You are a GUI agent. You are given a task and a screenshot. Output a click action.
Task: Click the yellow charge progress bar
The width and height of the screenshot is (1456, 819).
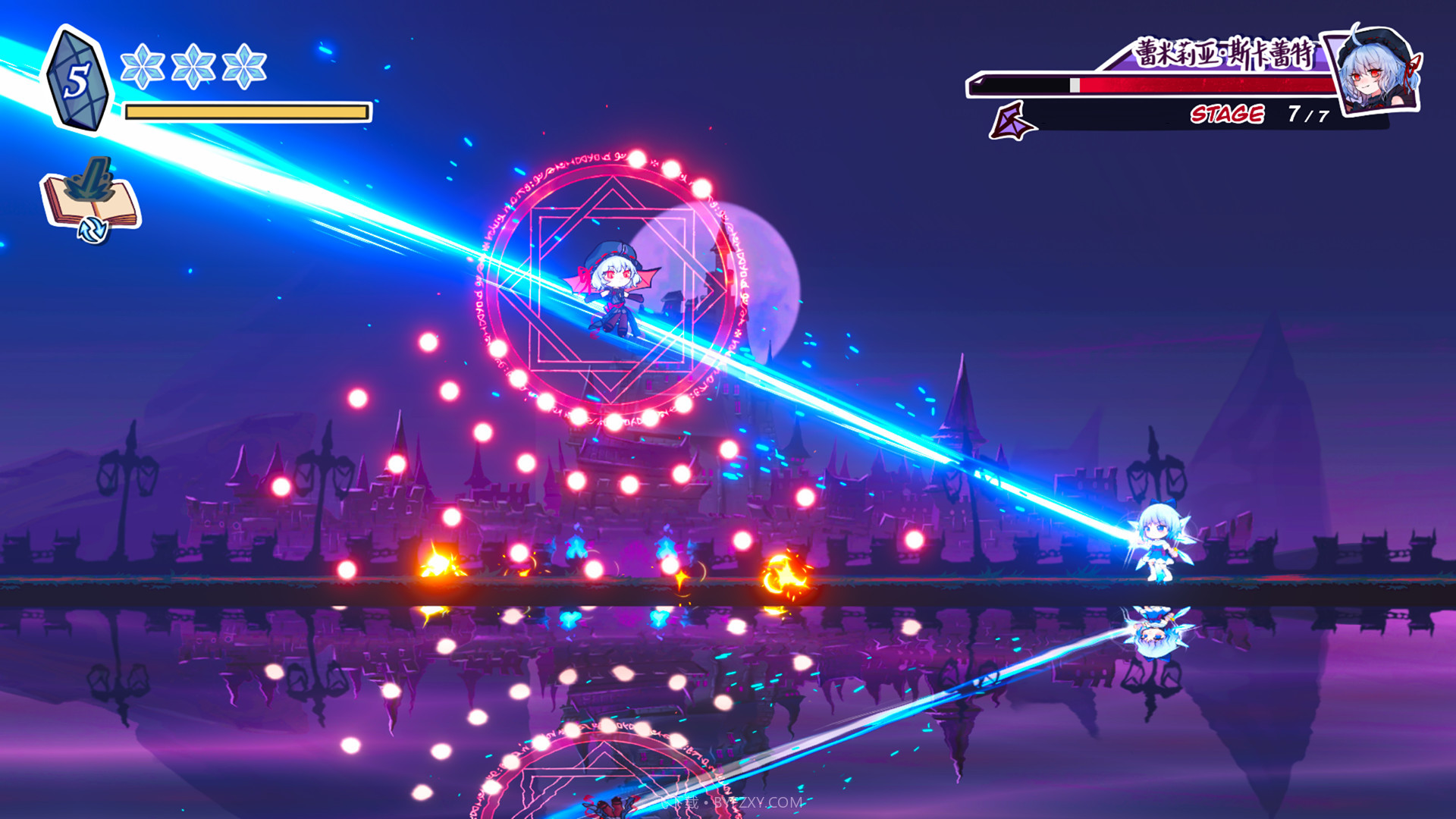click(x=244, y=112)
